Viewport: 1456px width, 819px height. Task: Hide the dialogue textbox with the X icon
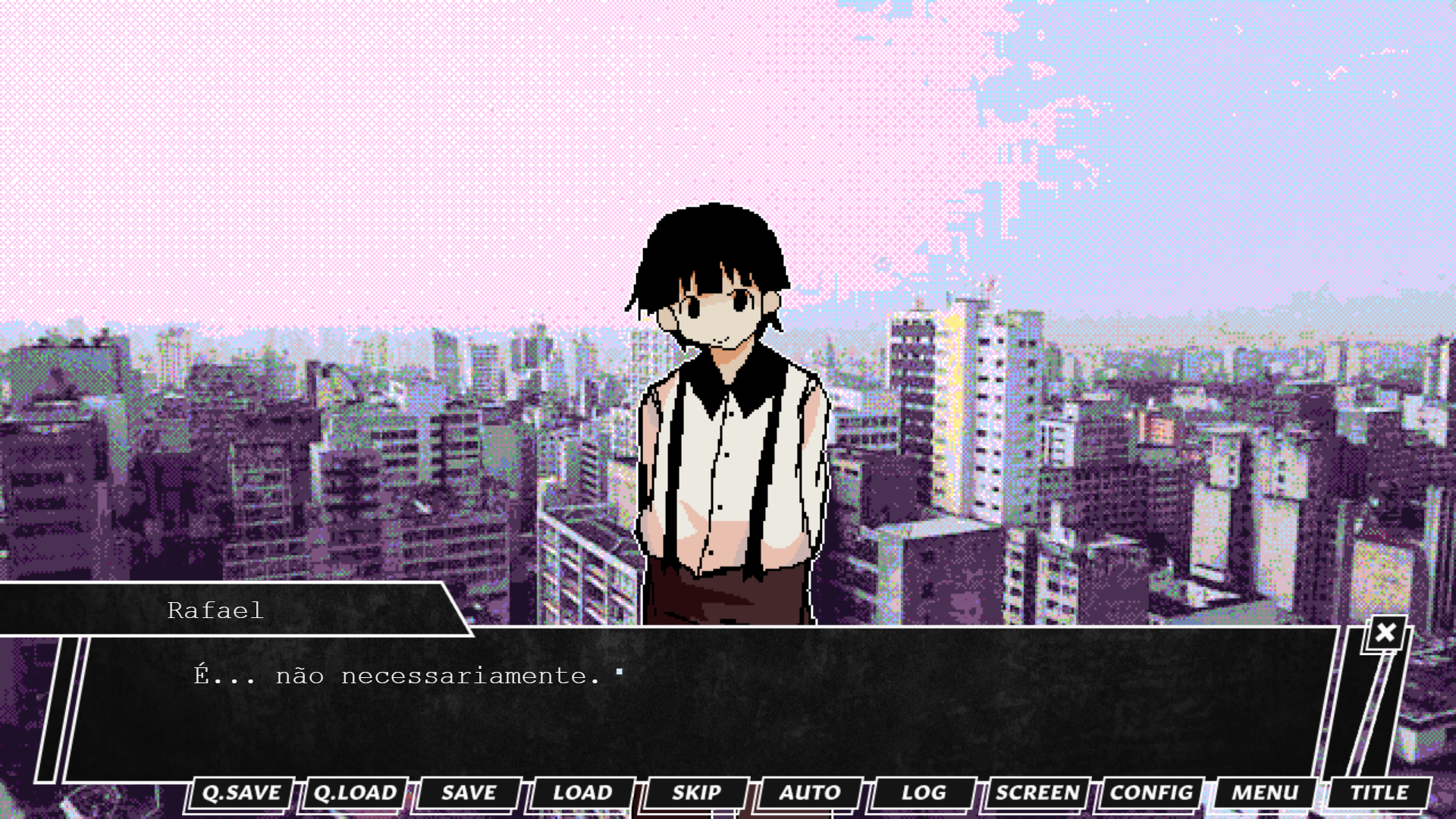point(1385,631)
